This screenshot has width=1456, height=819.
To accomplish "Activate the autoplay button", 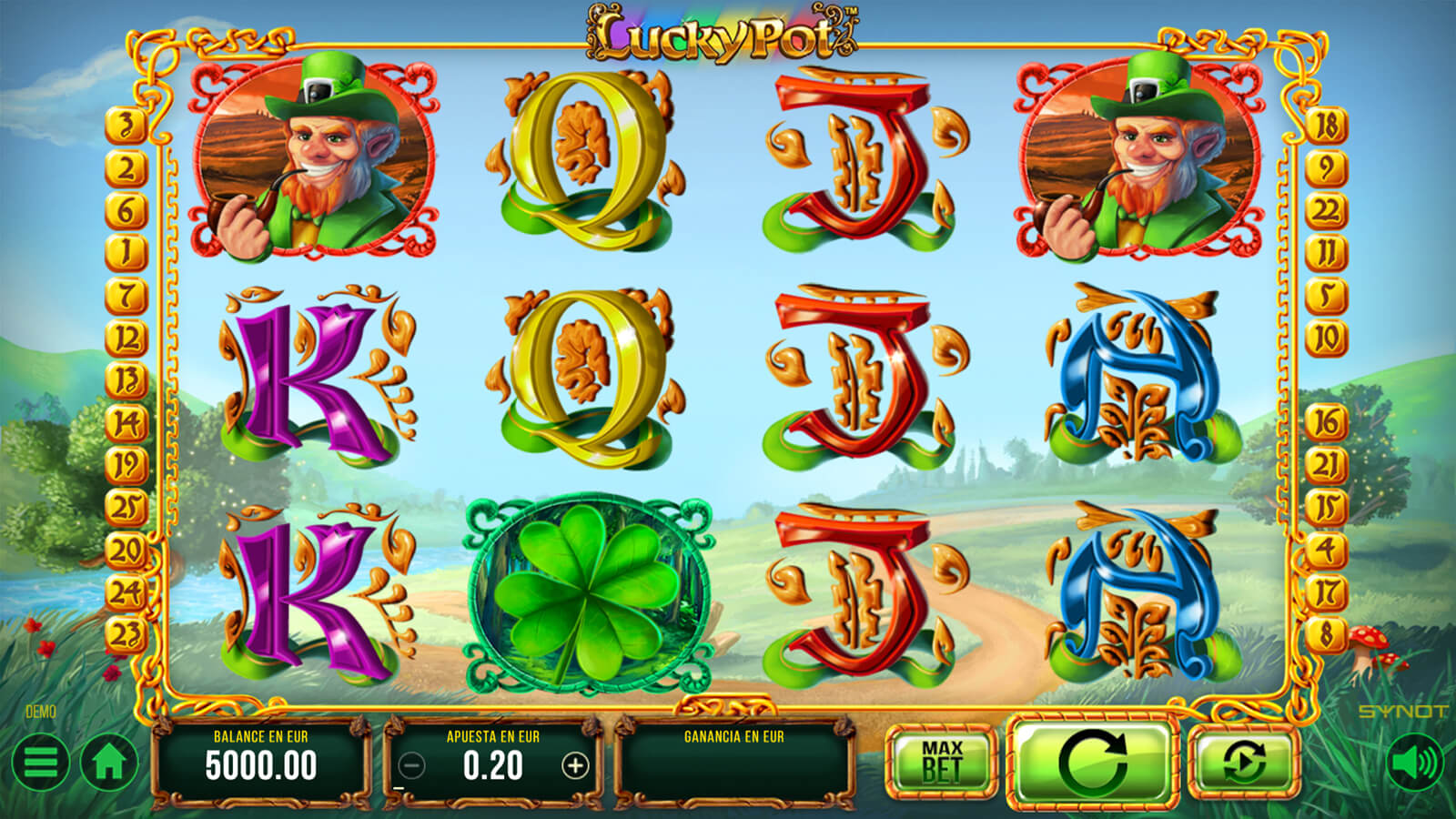I will (x=1244, y=763).
